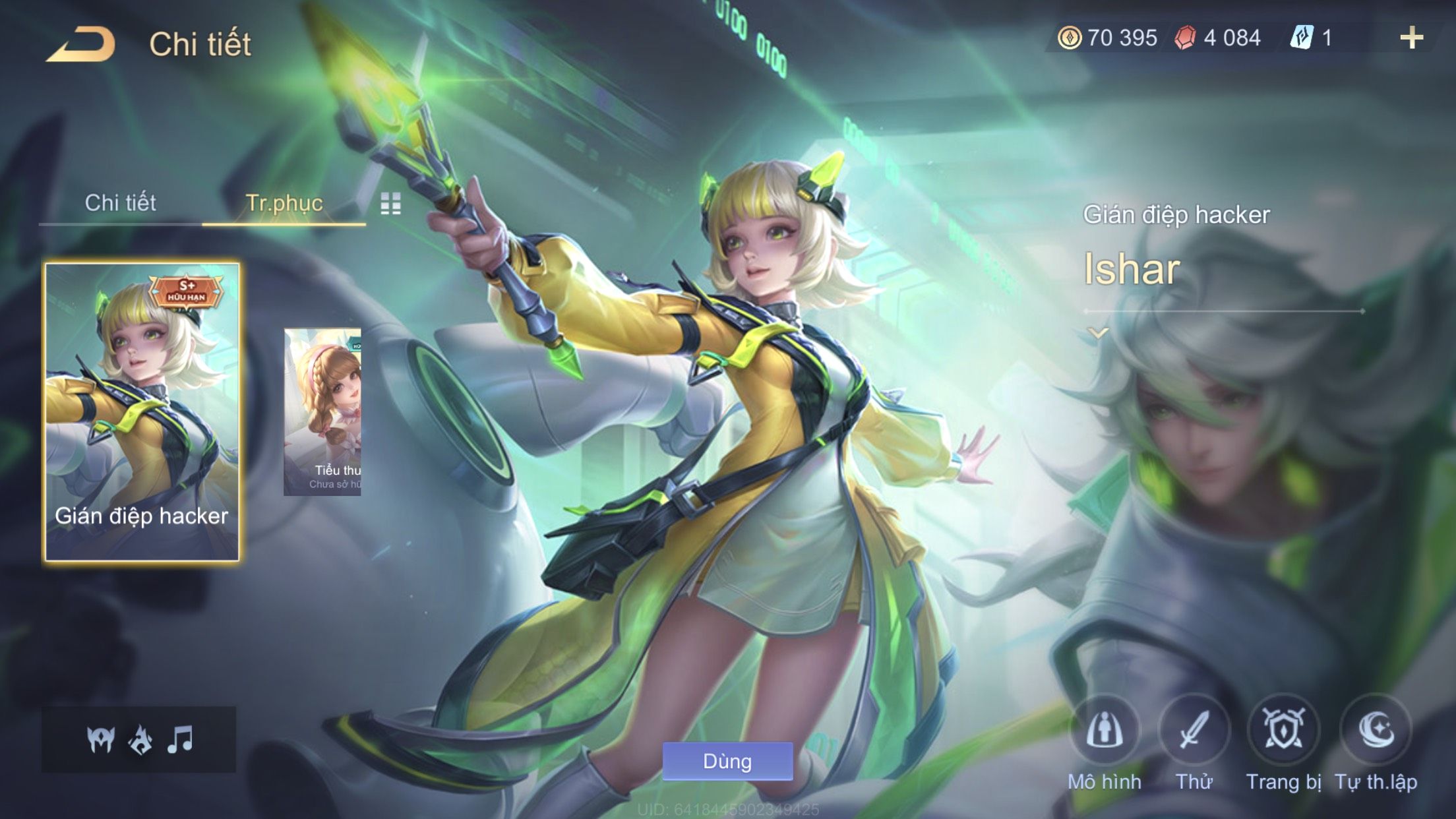Screen dimensions: 1456x819
Task: Select the Gián điệp hacker skin card
Action: (142, 412)
